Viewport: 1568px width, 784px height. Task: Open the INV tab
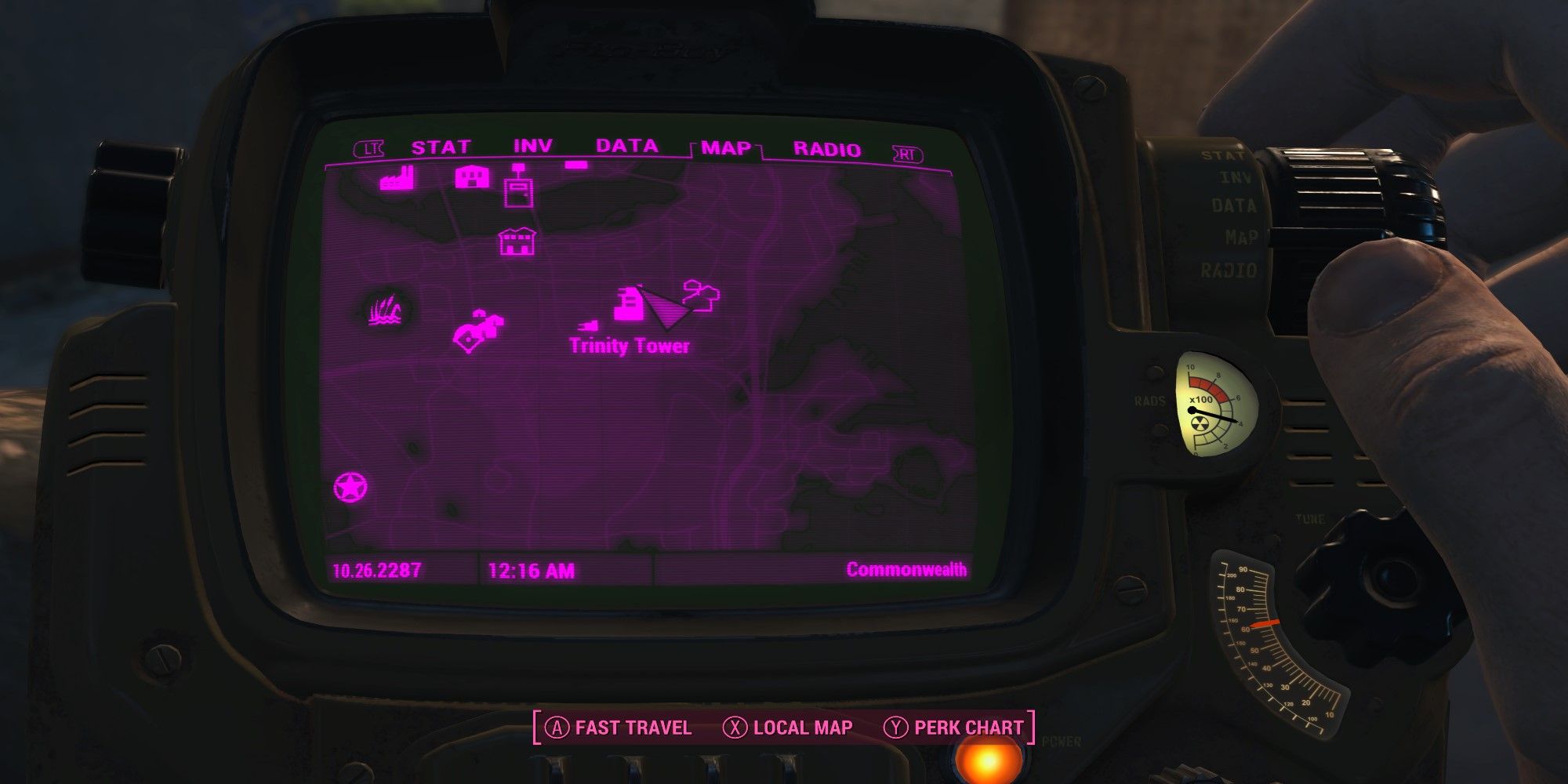(533, 145)
